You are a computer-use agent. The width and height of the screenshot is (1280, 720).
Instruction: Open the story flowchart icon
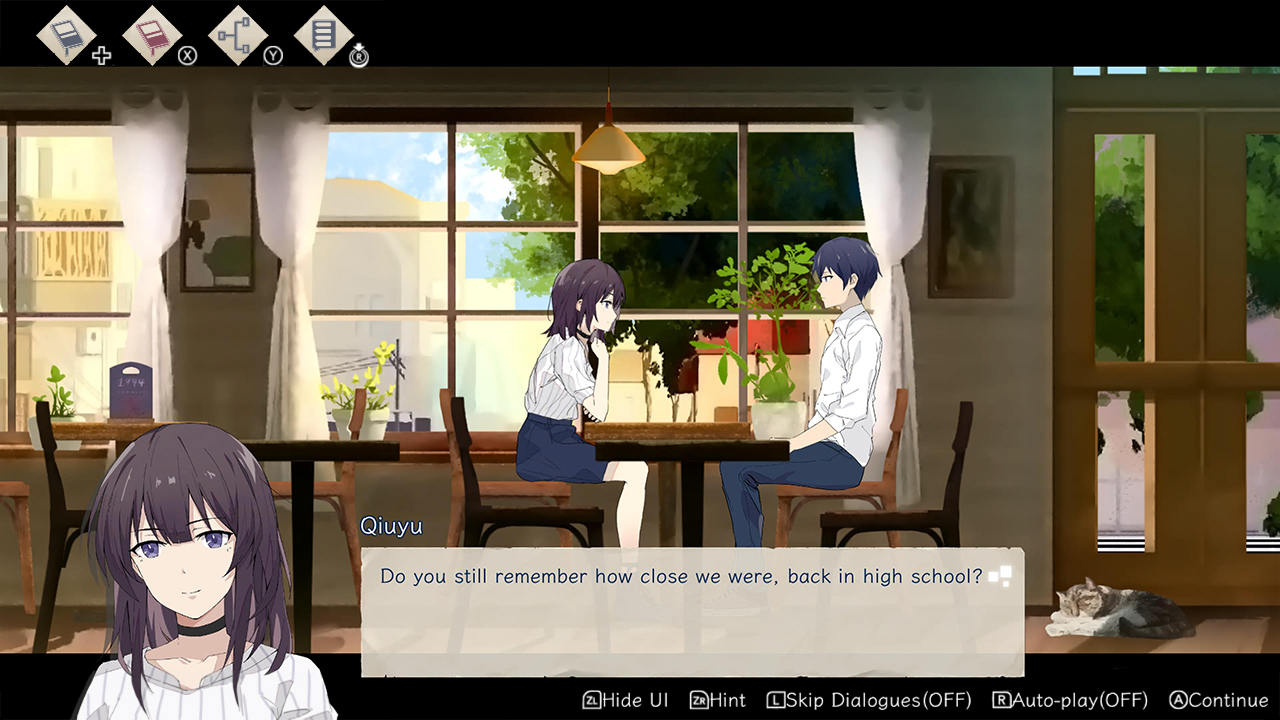point(237,34)
